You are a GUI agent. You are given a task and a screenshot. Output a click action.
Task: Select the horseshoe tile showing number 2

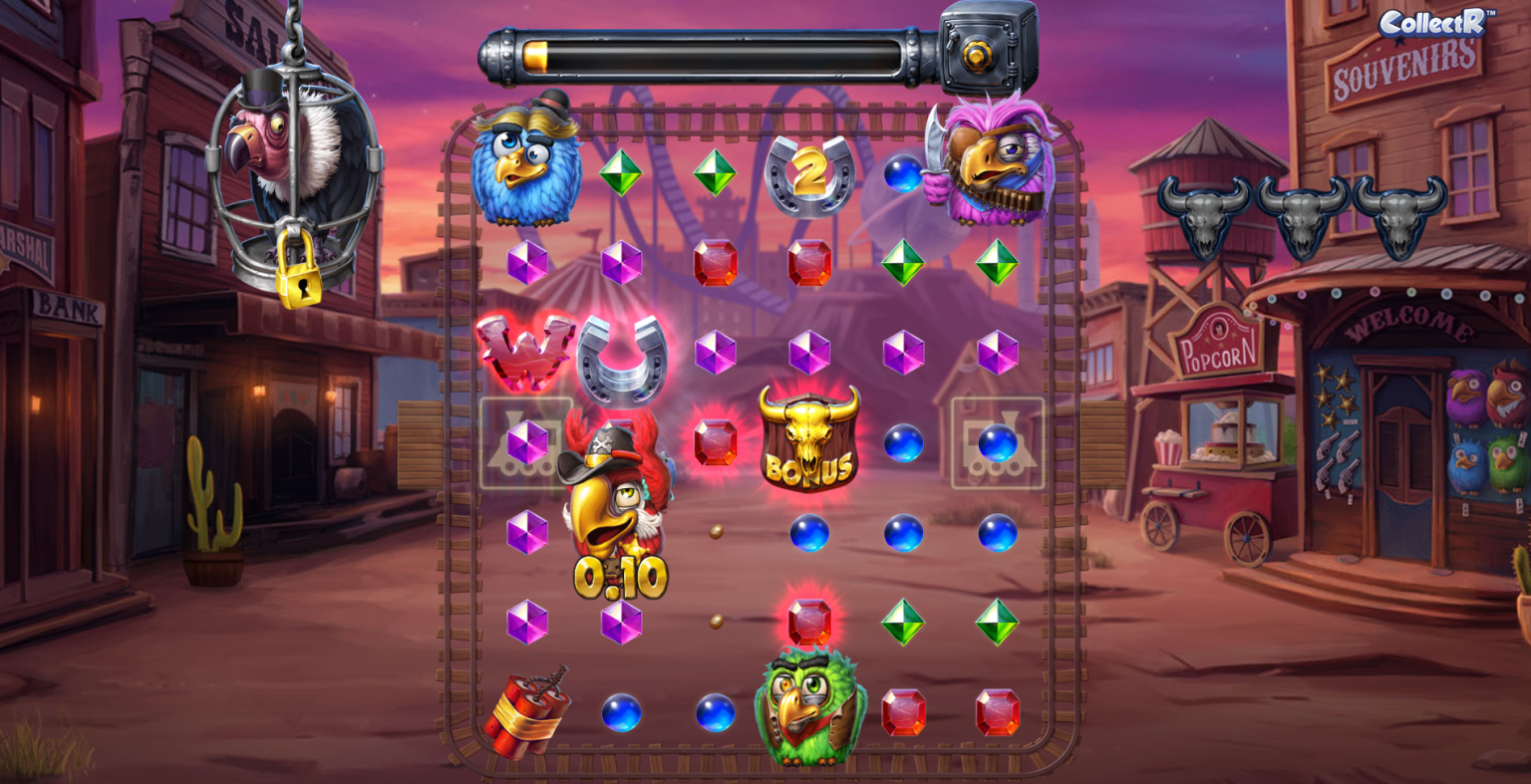coord(809,175)
